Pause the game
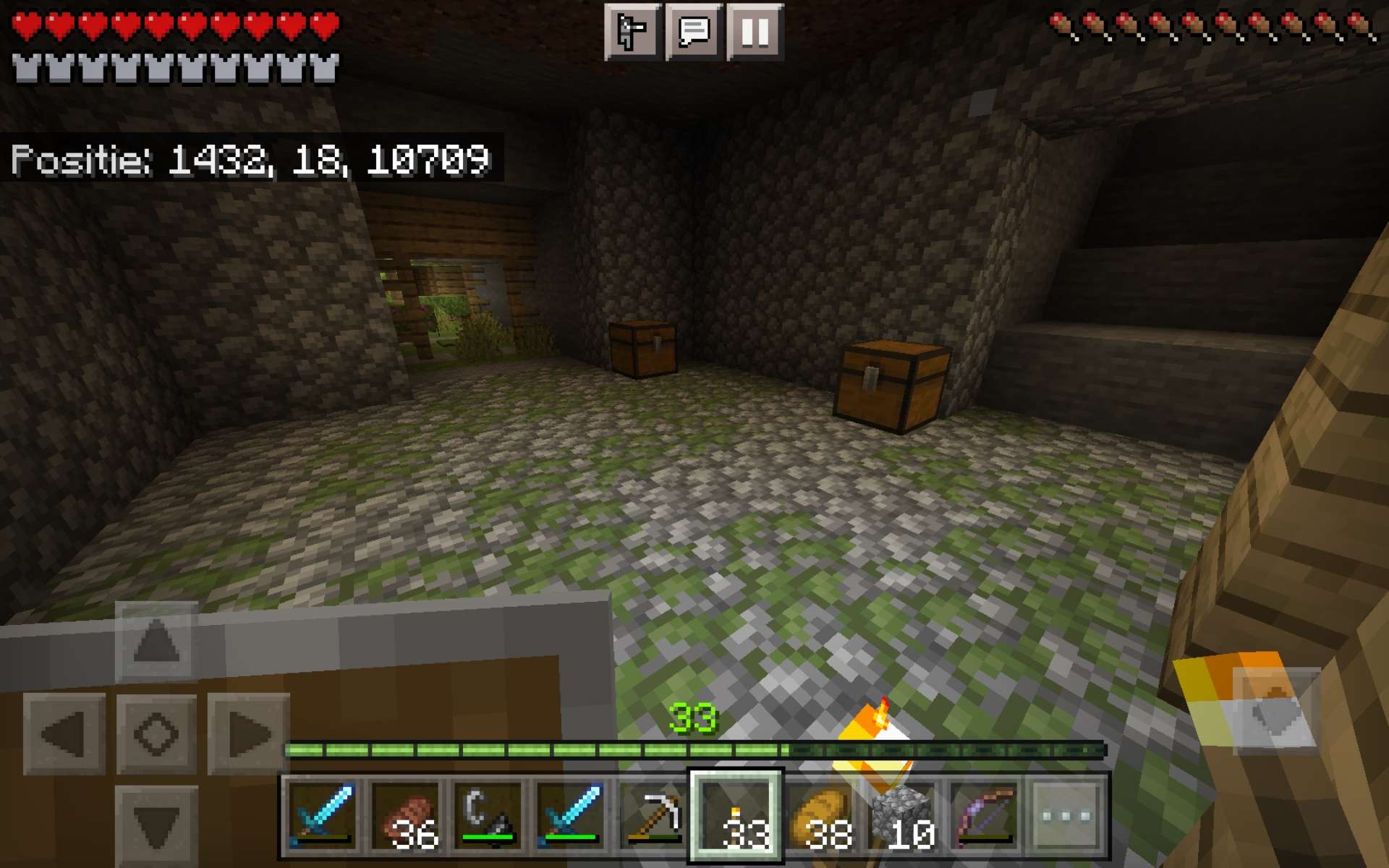Image resolution: width=1389 pixels, height=868 pixels. pos(753,30)
